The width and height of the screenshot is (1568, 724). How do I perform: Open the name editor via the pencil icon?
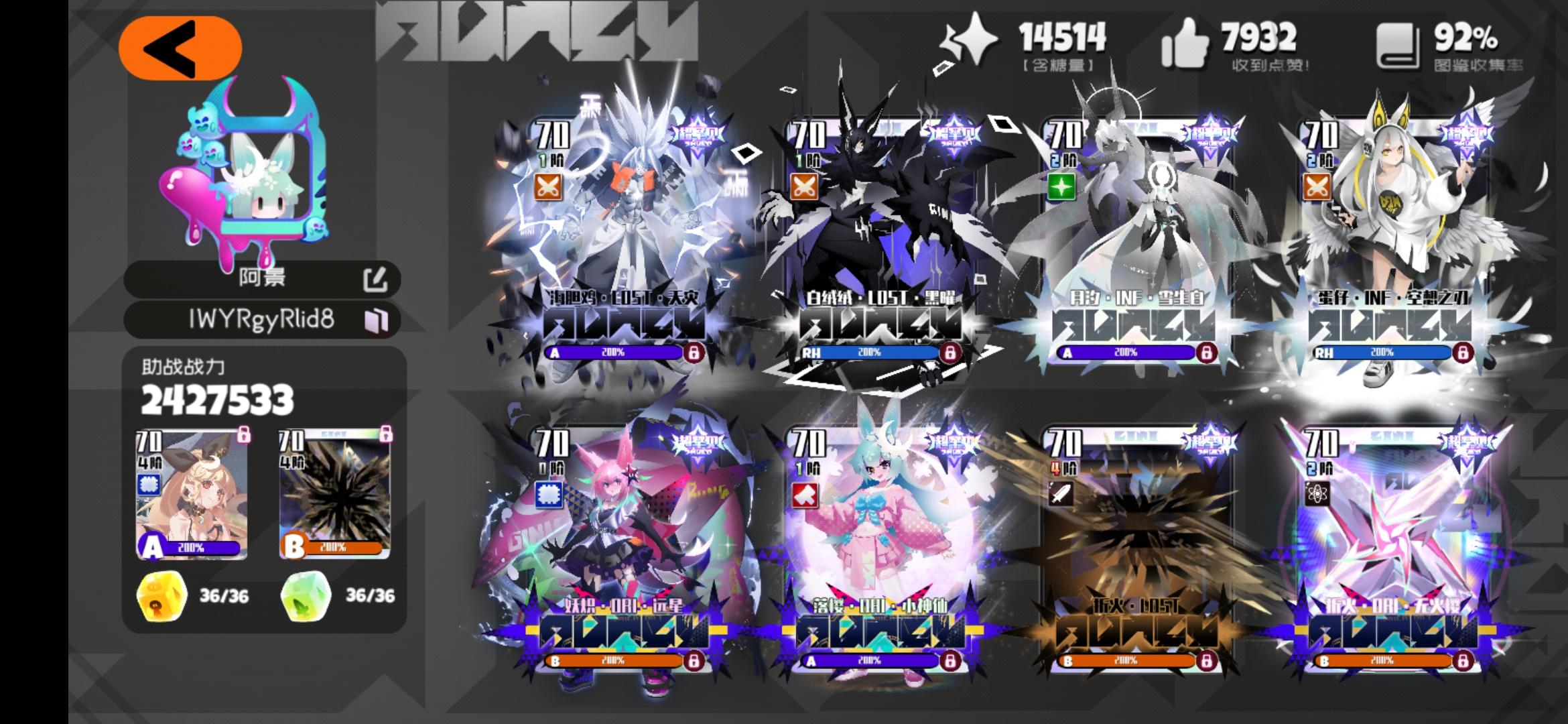point(377,282)
